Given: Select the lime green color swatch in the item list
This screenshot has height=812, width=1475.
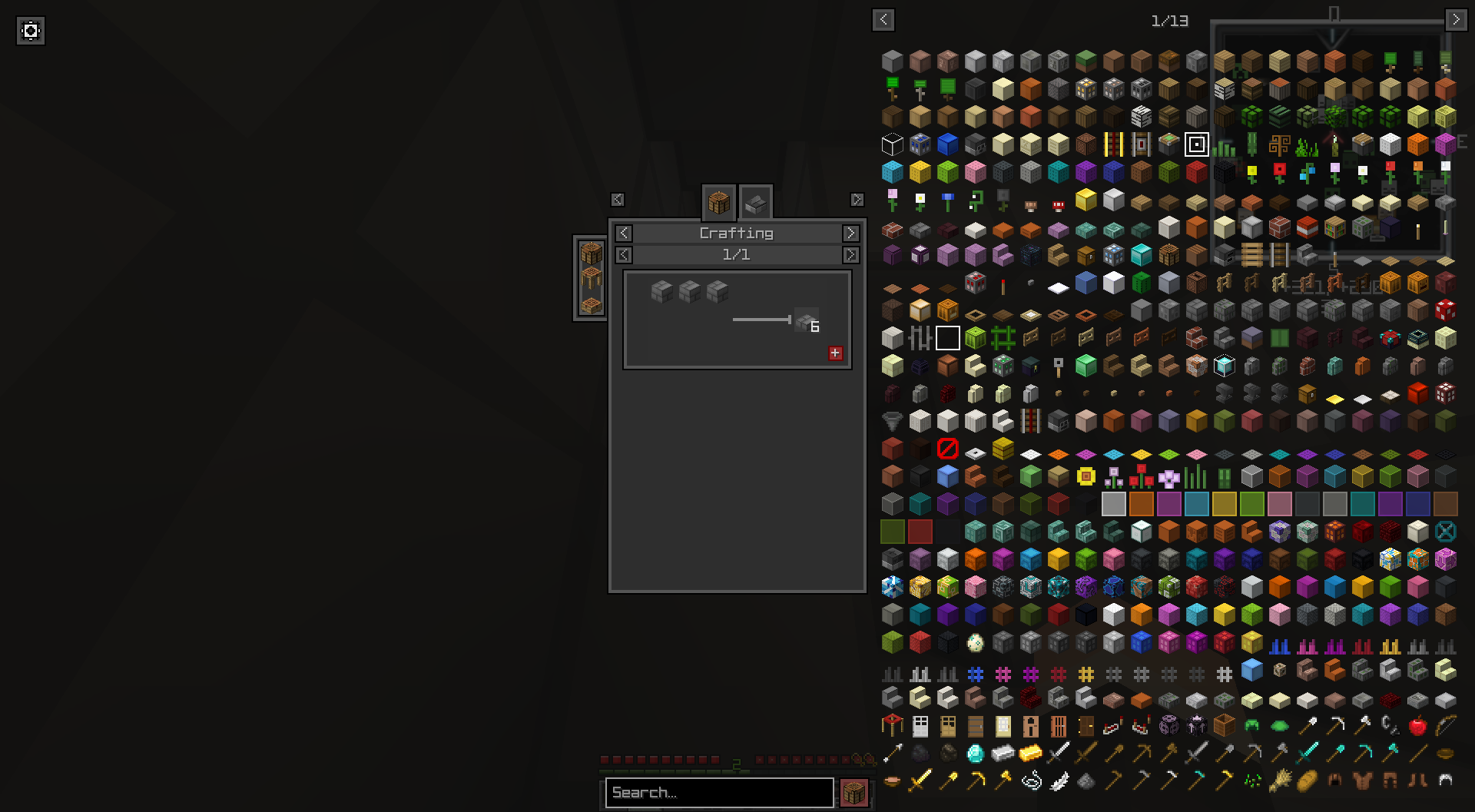Looking at the screenshot, I should [x=1251, y=503].
